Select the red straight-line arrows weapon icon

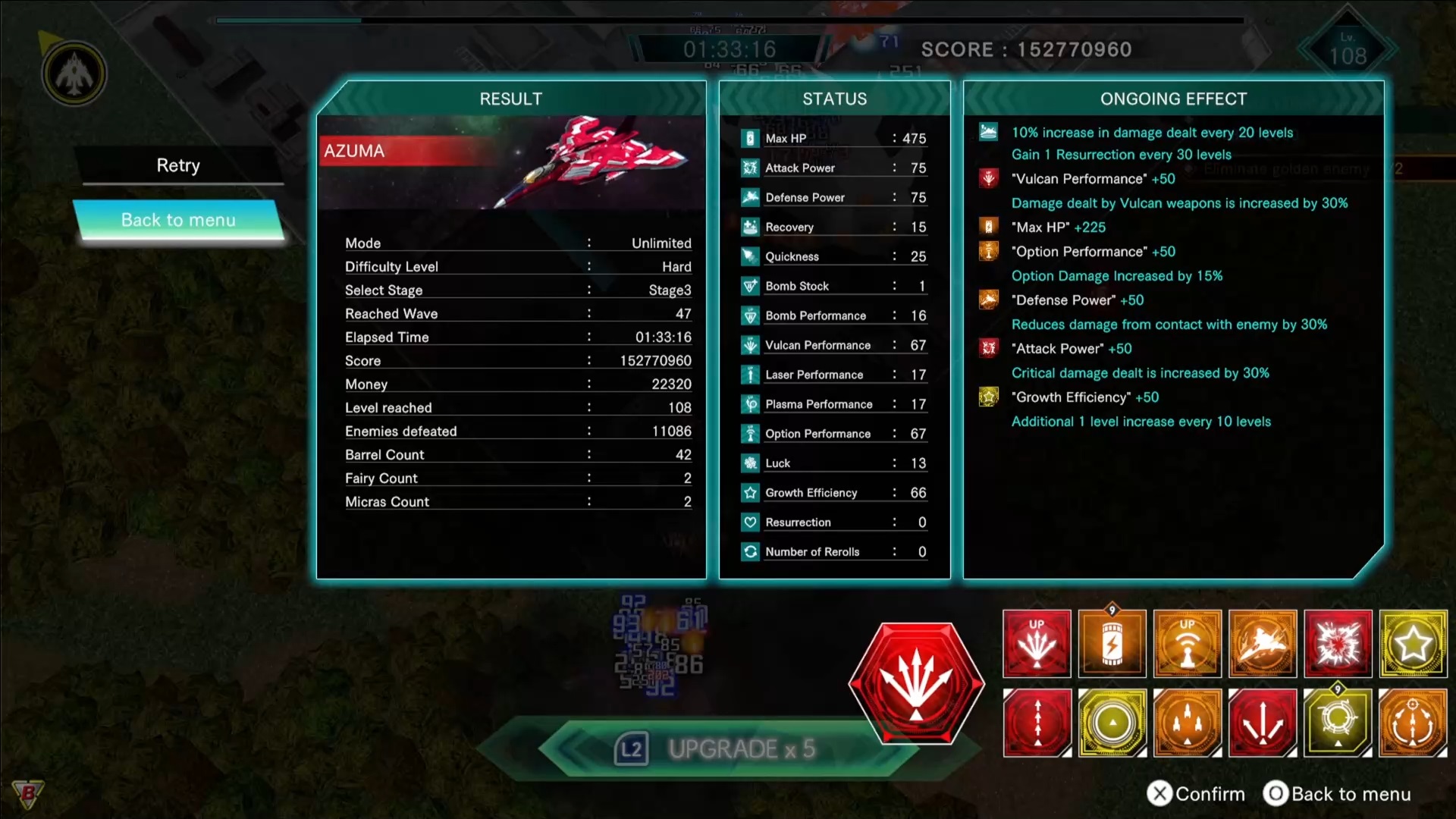1037,723
